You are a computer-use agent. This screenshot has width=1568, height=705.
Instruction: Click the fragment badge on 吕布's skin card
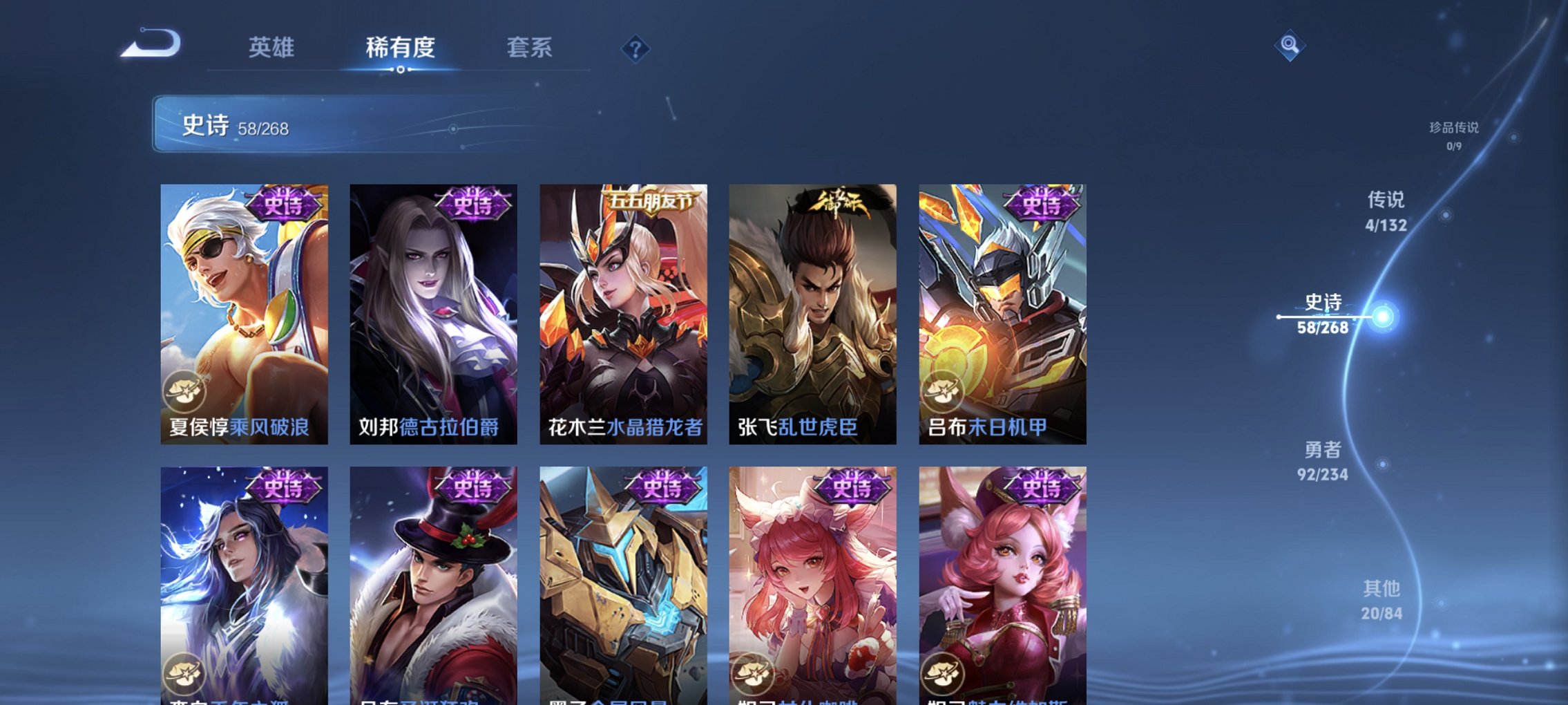[944, 391]
